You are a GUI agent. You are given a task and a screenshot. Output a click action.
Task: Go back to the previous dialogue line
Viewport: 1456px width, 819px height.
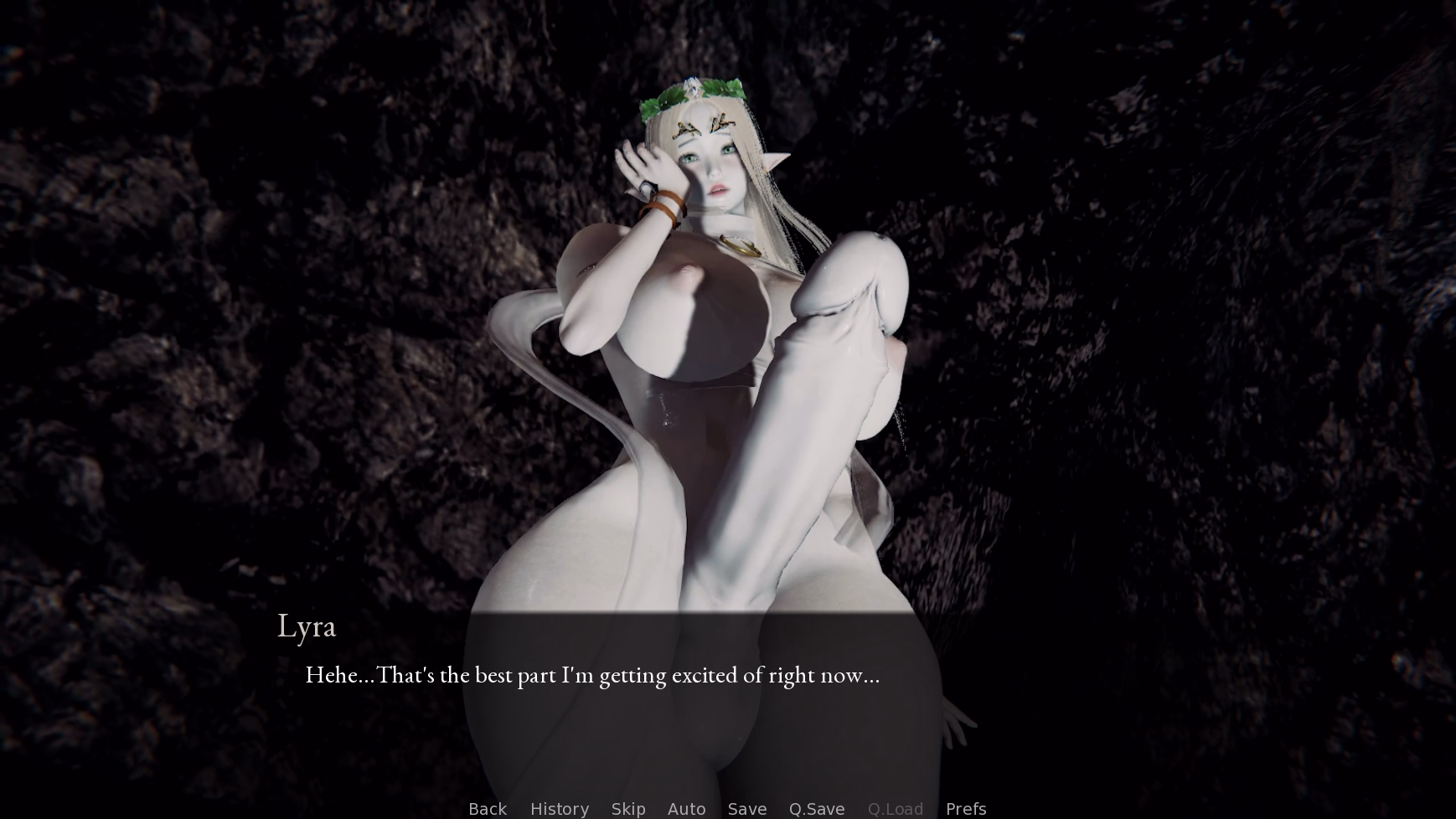(x=487, y=808)
